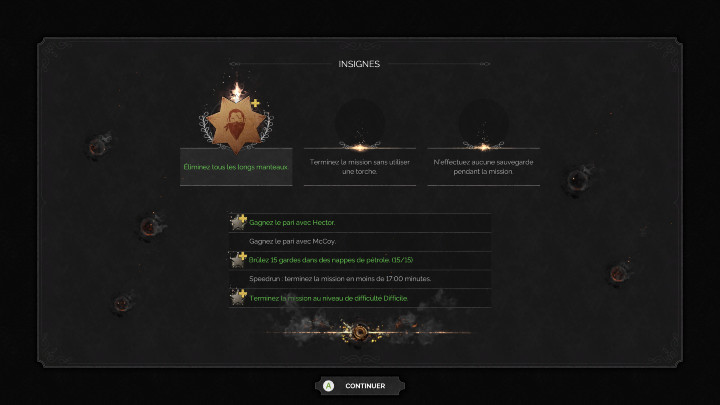
Task: Select the Speedrun challenge row
Action: click(x=360, y=279)
